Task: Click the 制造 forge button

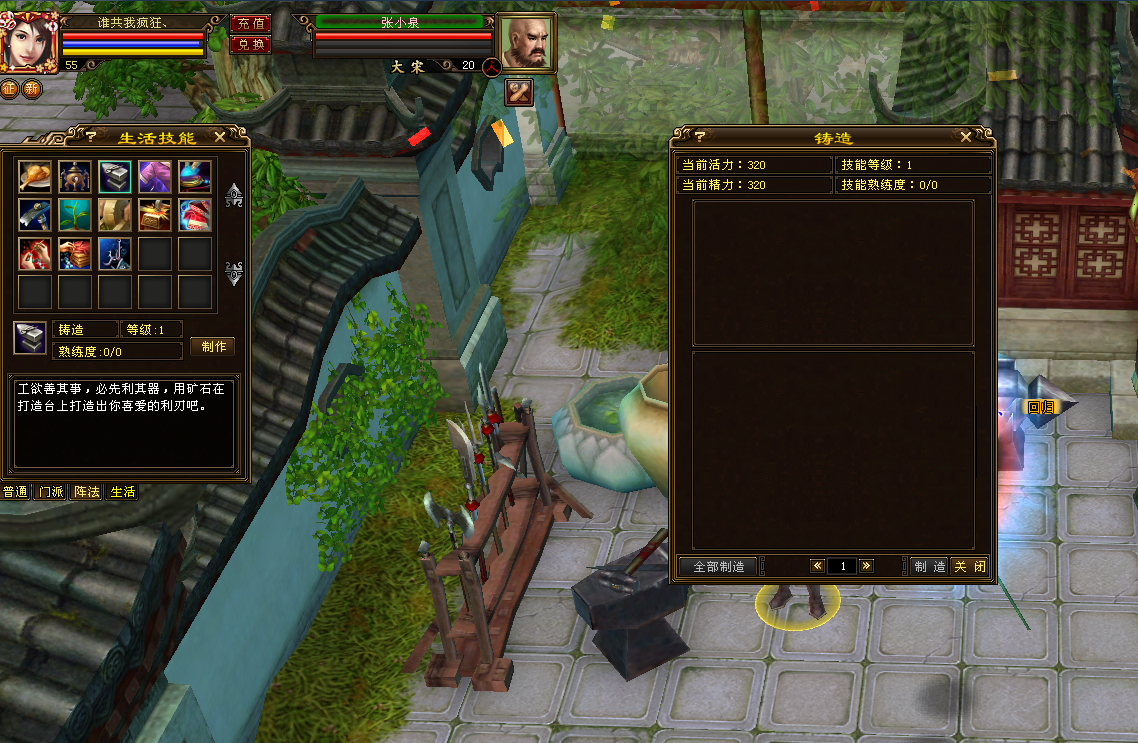Action: tap(928, 566)
